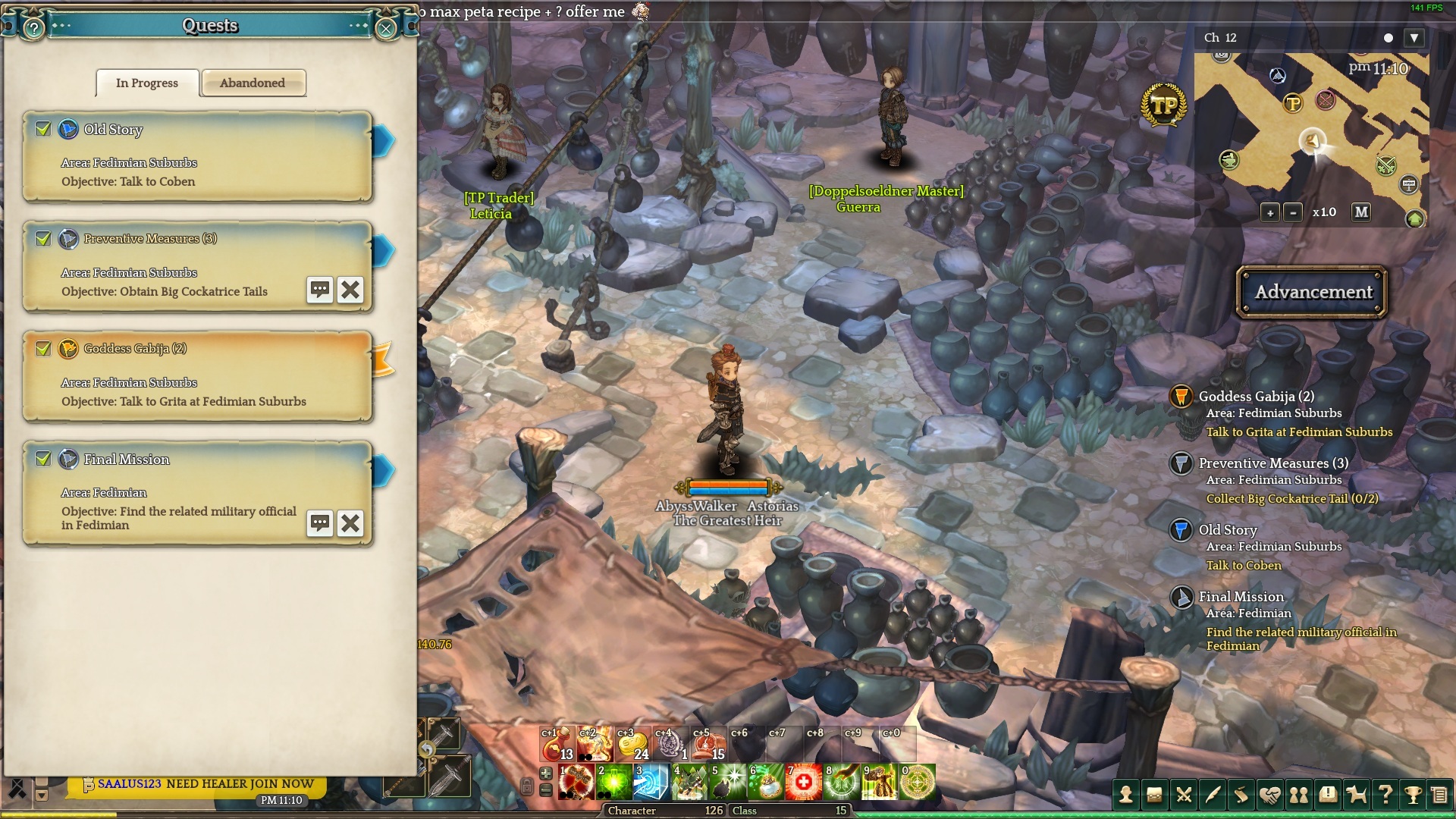Abandon the Preventive Measures (3) quest
This screenshot has height=819, width=1456.
point(350,290)
